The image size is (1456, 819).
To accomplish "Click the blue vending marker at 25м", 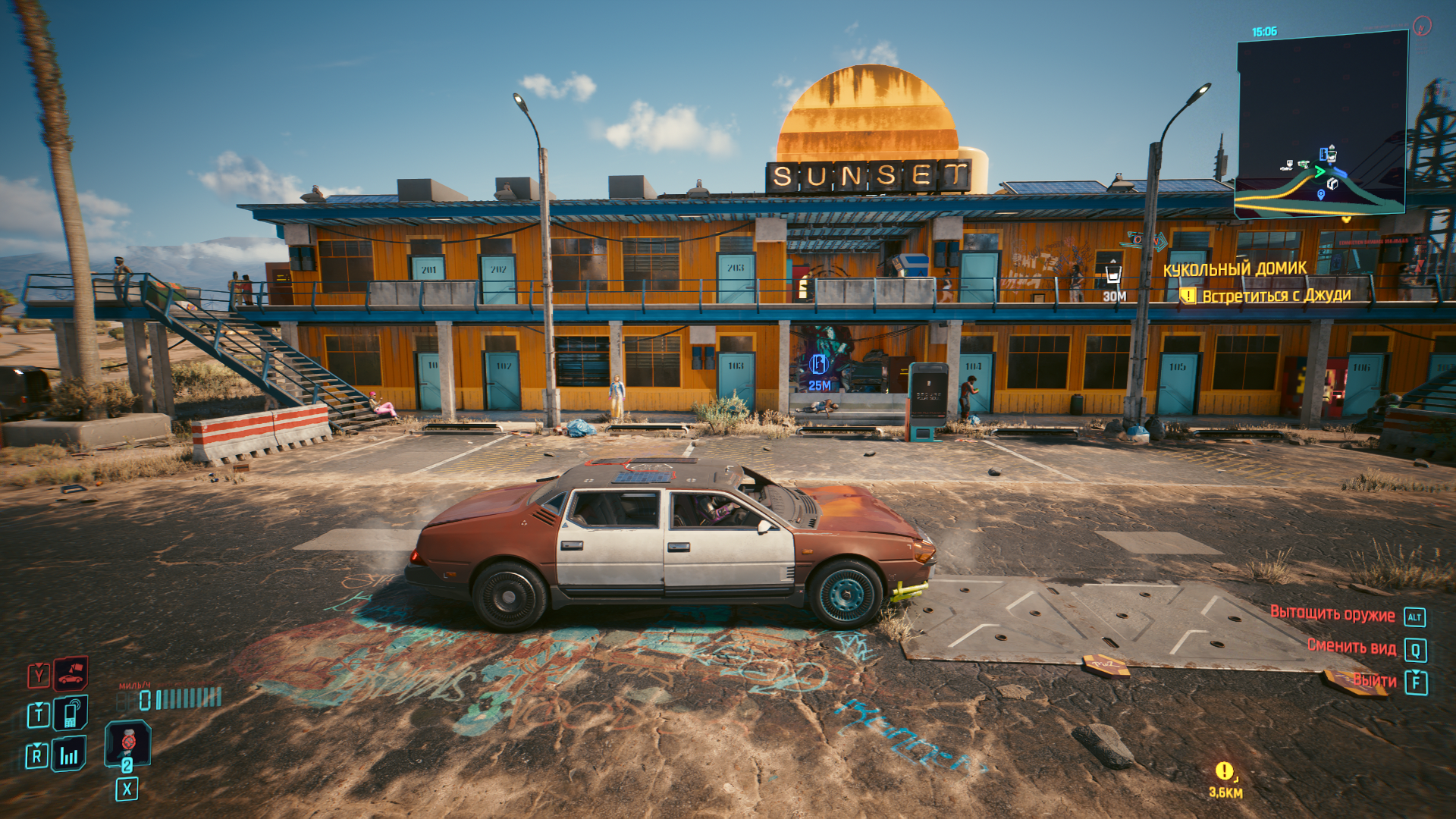I will (818, 365).
